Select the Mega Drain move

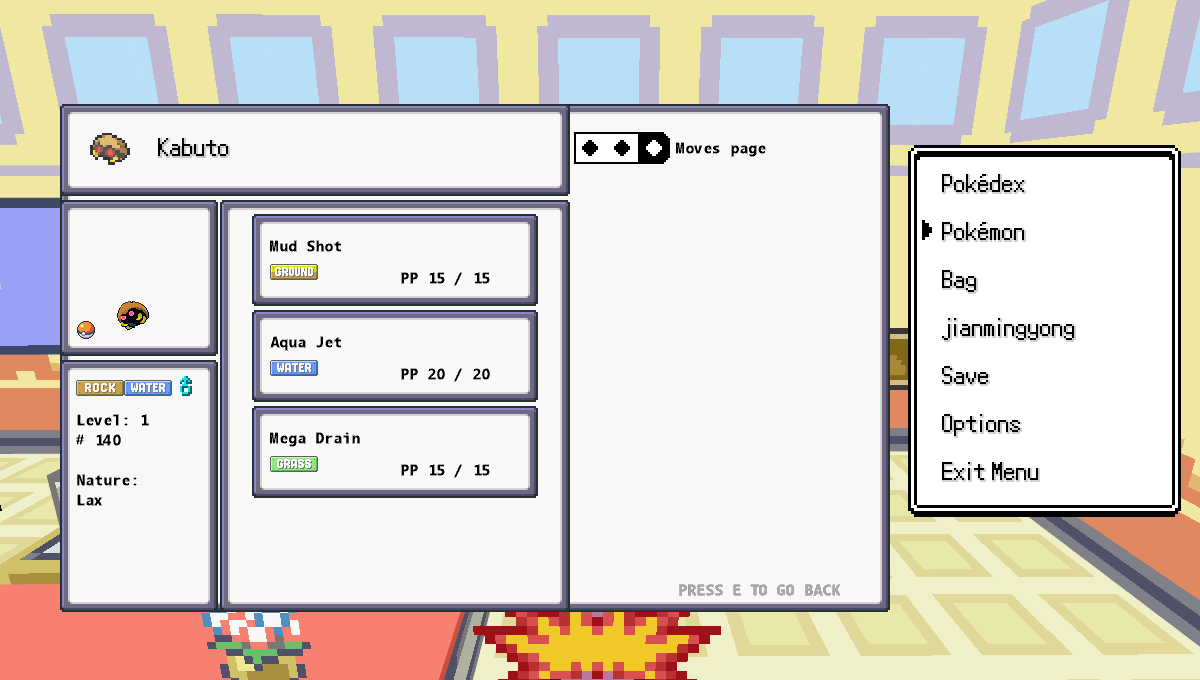(395, 452)
